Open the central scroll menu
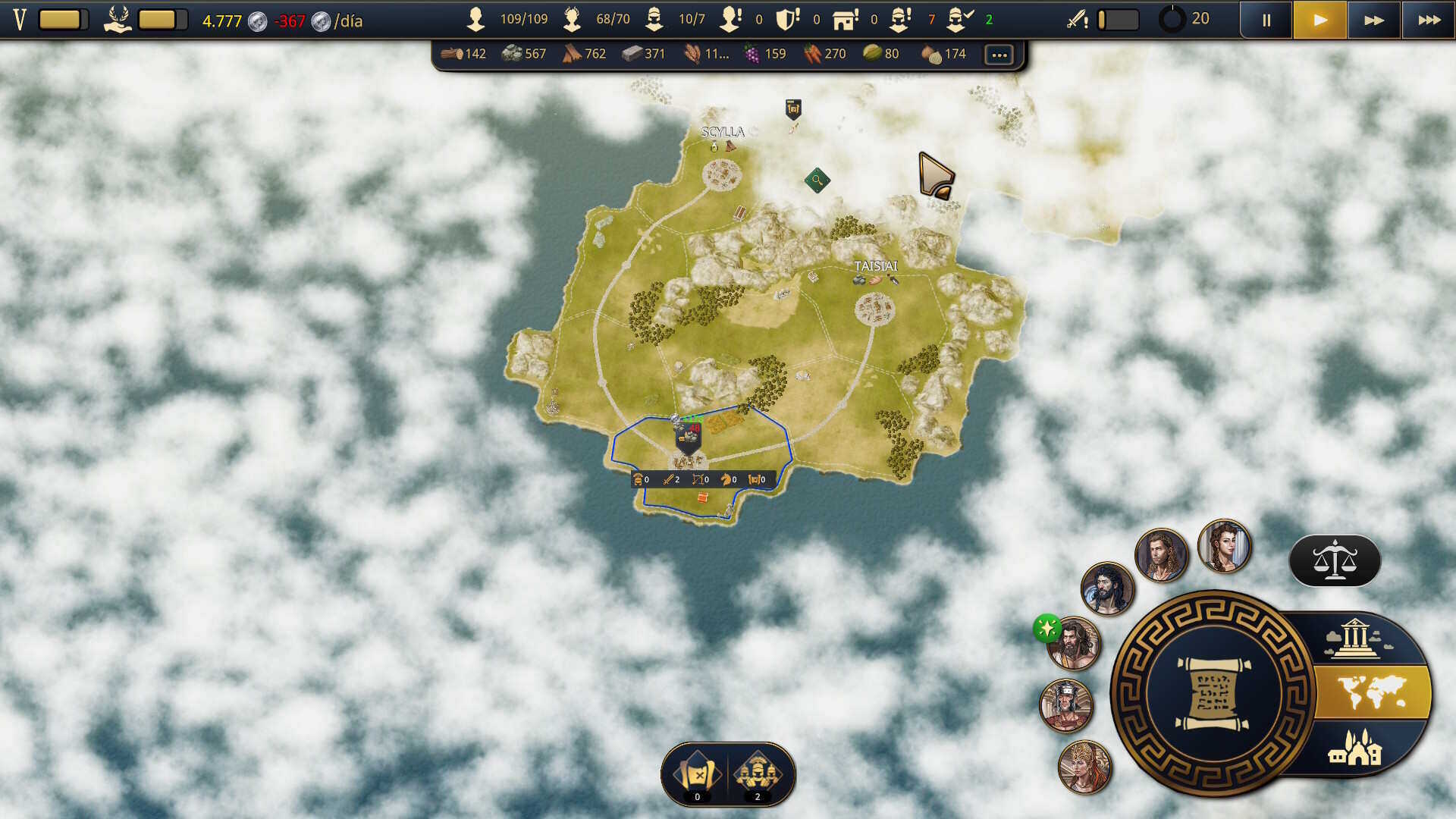Screen dimensions: 1456x819 pos(1212,693)
